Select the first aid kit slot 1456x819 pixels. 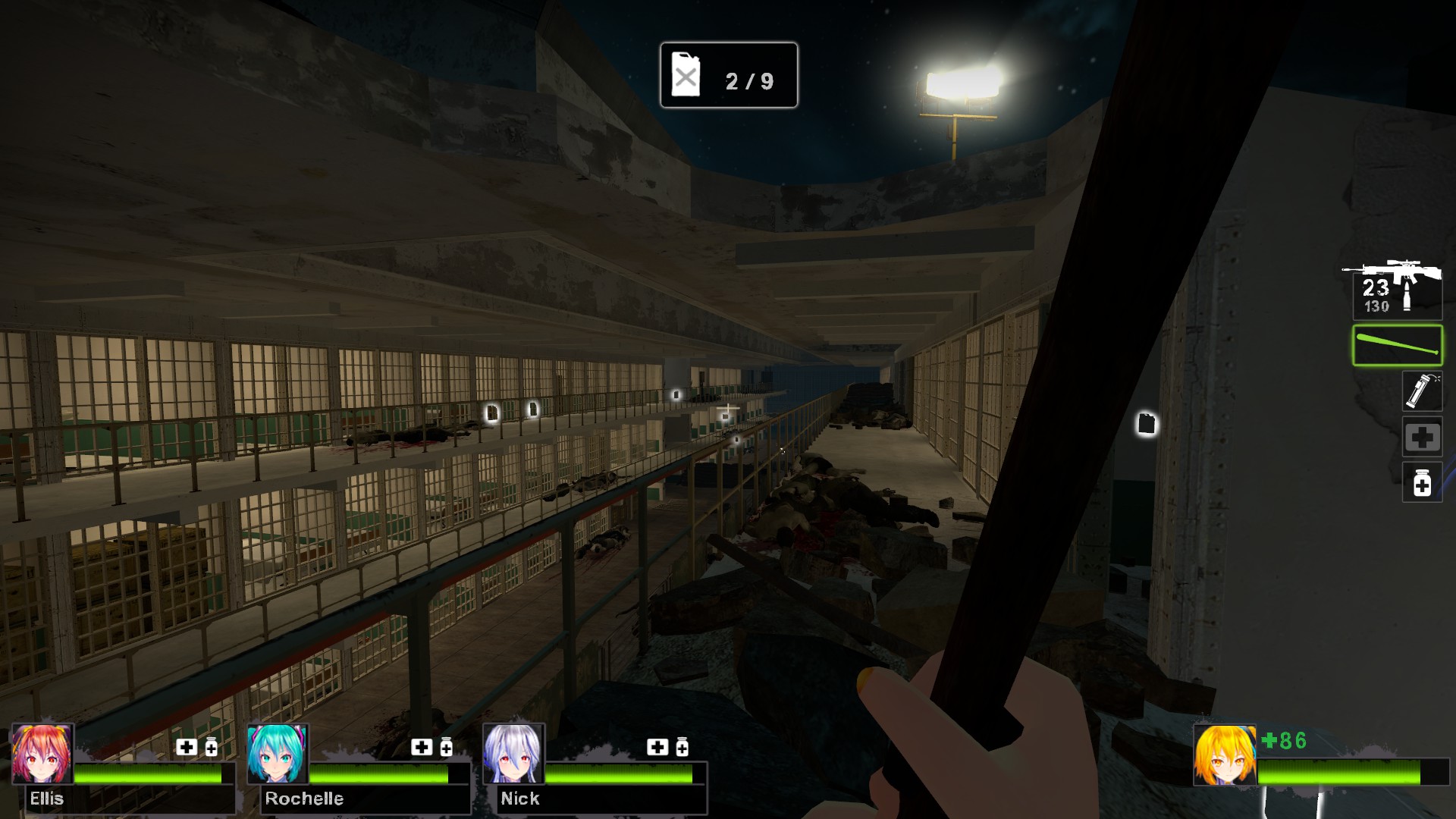tap(1421, 437)
